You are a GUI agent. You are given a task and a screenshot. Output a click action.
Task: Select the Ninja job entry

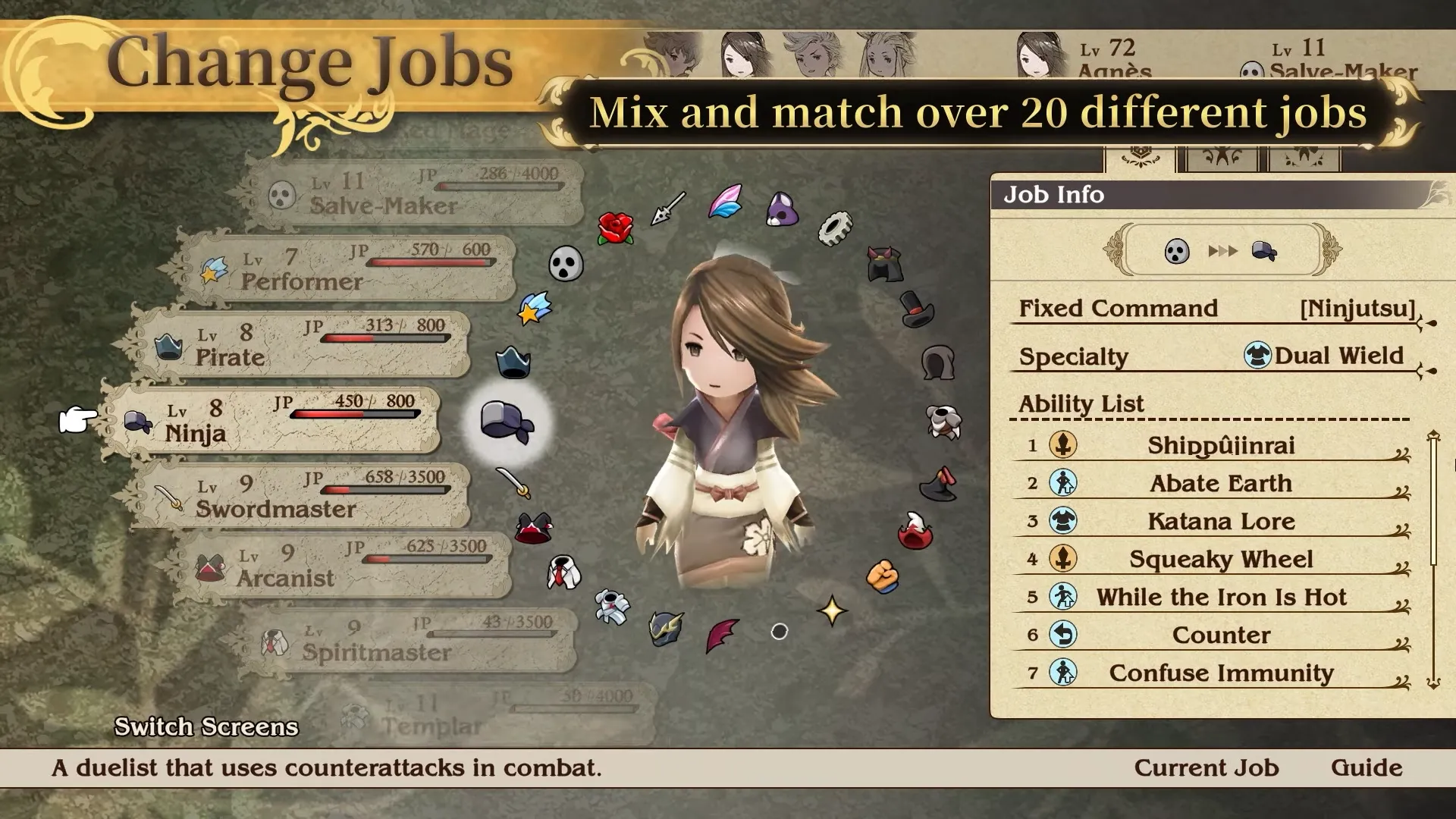273,421
